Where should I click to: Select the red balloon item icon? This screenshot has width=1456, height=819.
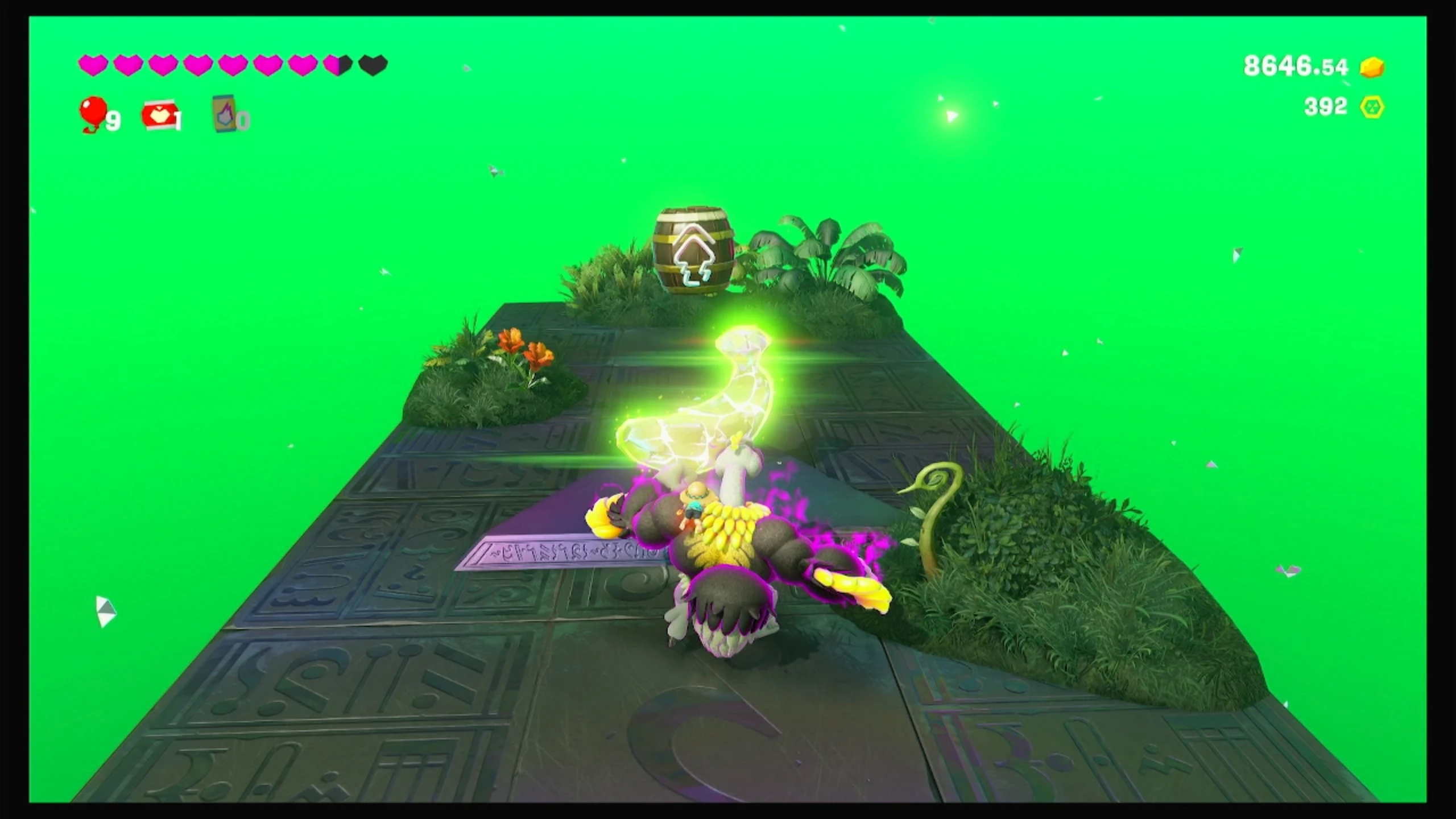tap(93, 114)
